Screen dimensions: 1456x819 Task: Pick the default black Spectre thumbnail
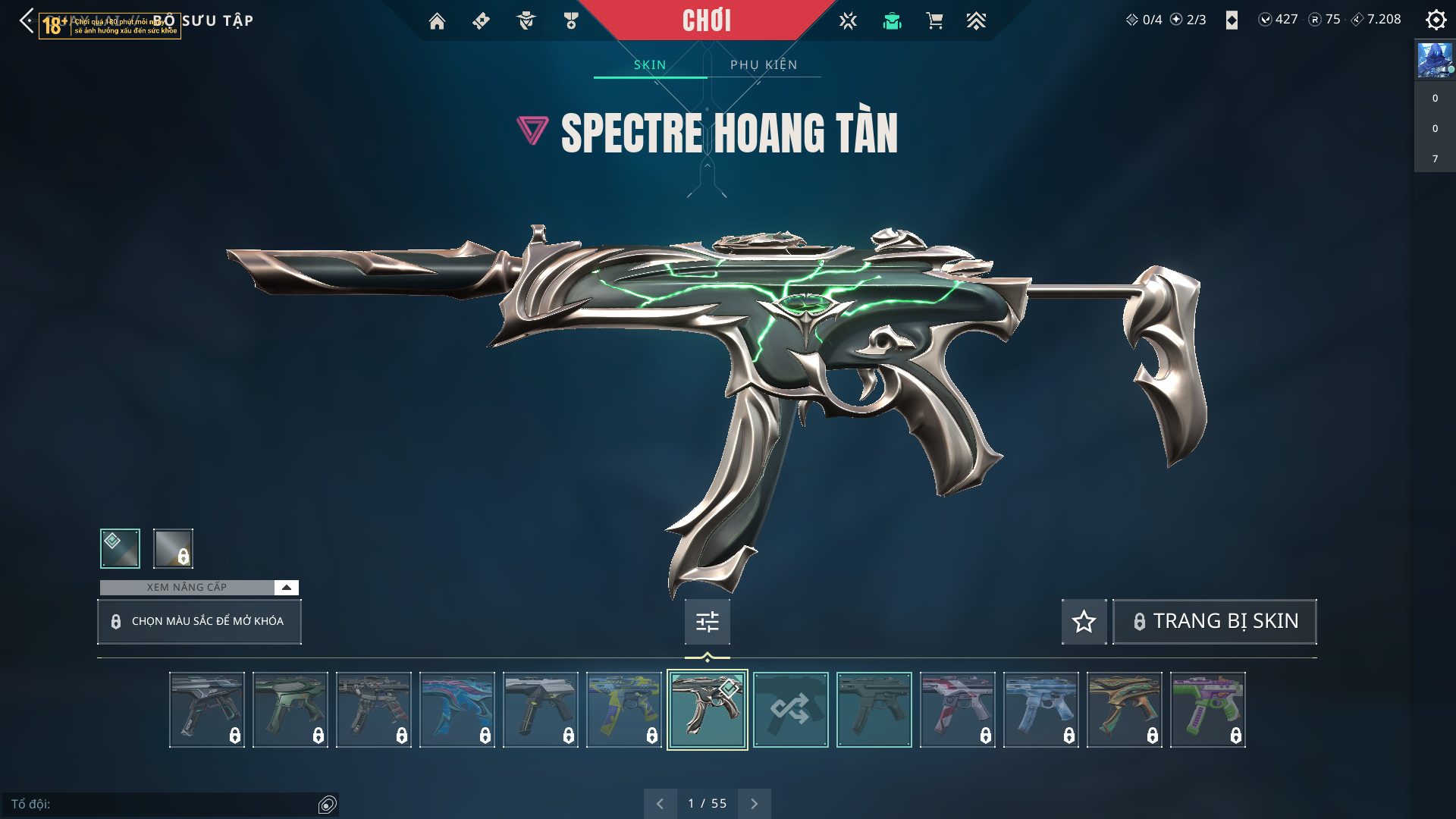coord(874,710)
